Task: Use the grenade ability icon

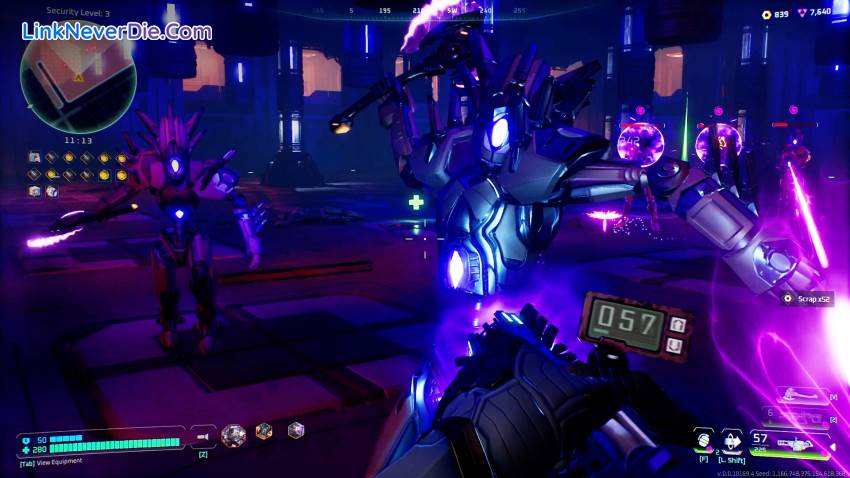Action: (x=704, y=439)
